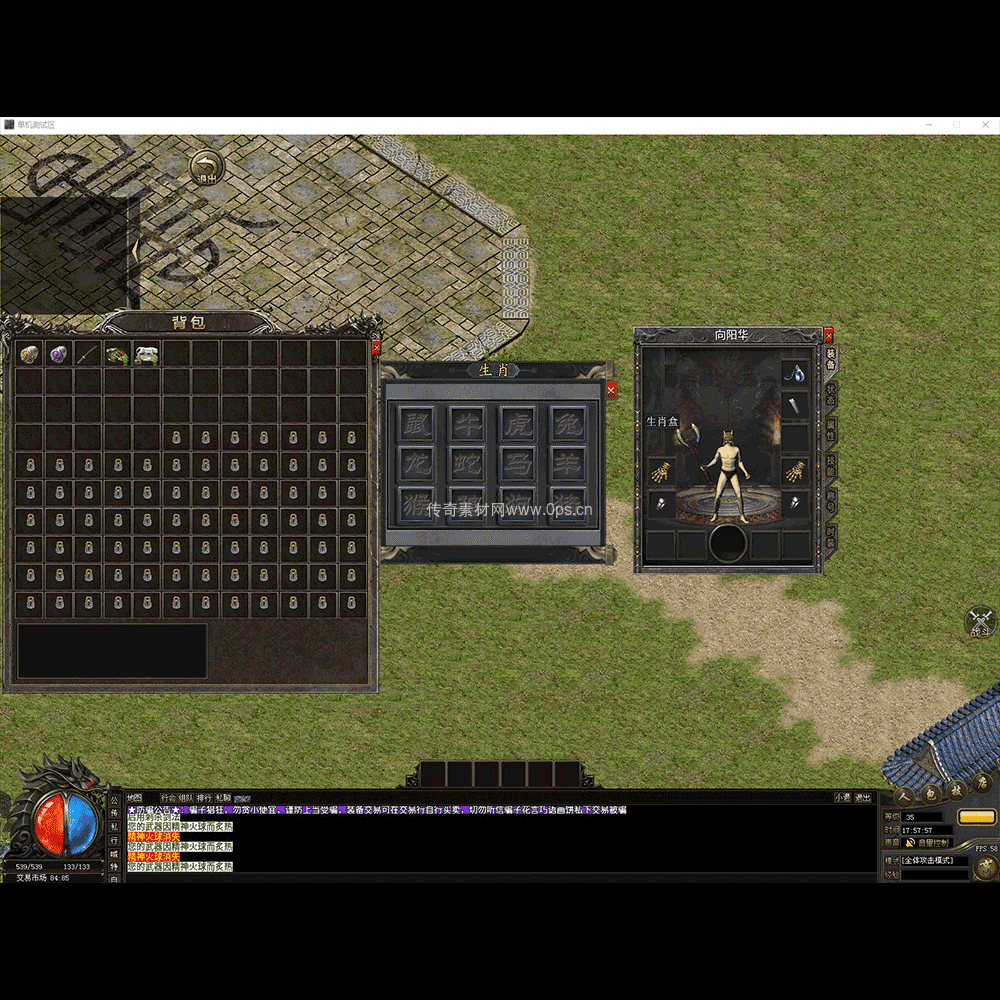Open the 战斗 crossed-swords combat button
1000x1000 pixels.
[x=979, y=621]
